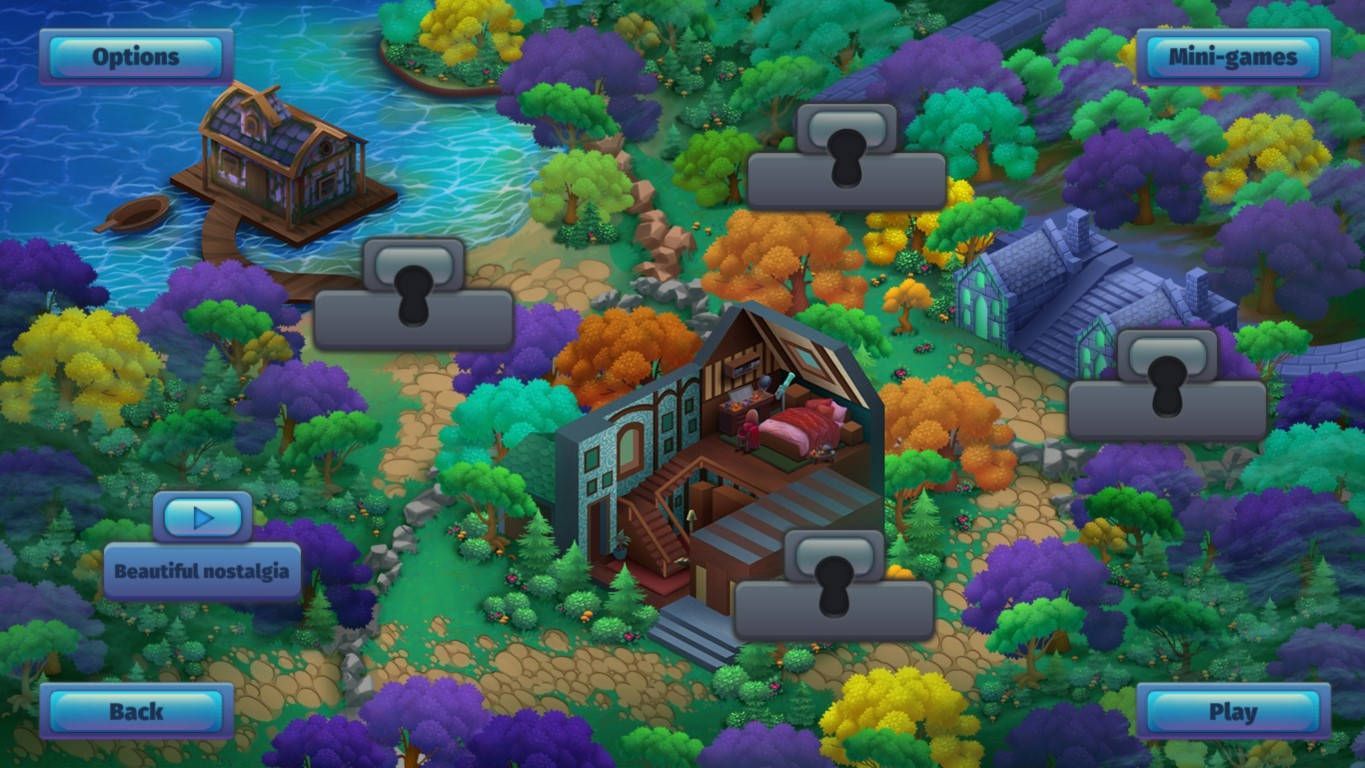The width and height of the screenshot is (1365, 768).
Task: Select the pink bed in the attic bedroom
Action: click(800, 420)
